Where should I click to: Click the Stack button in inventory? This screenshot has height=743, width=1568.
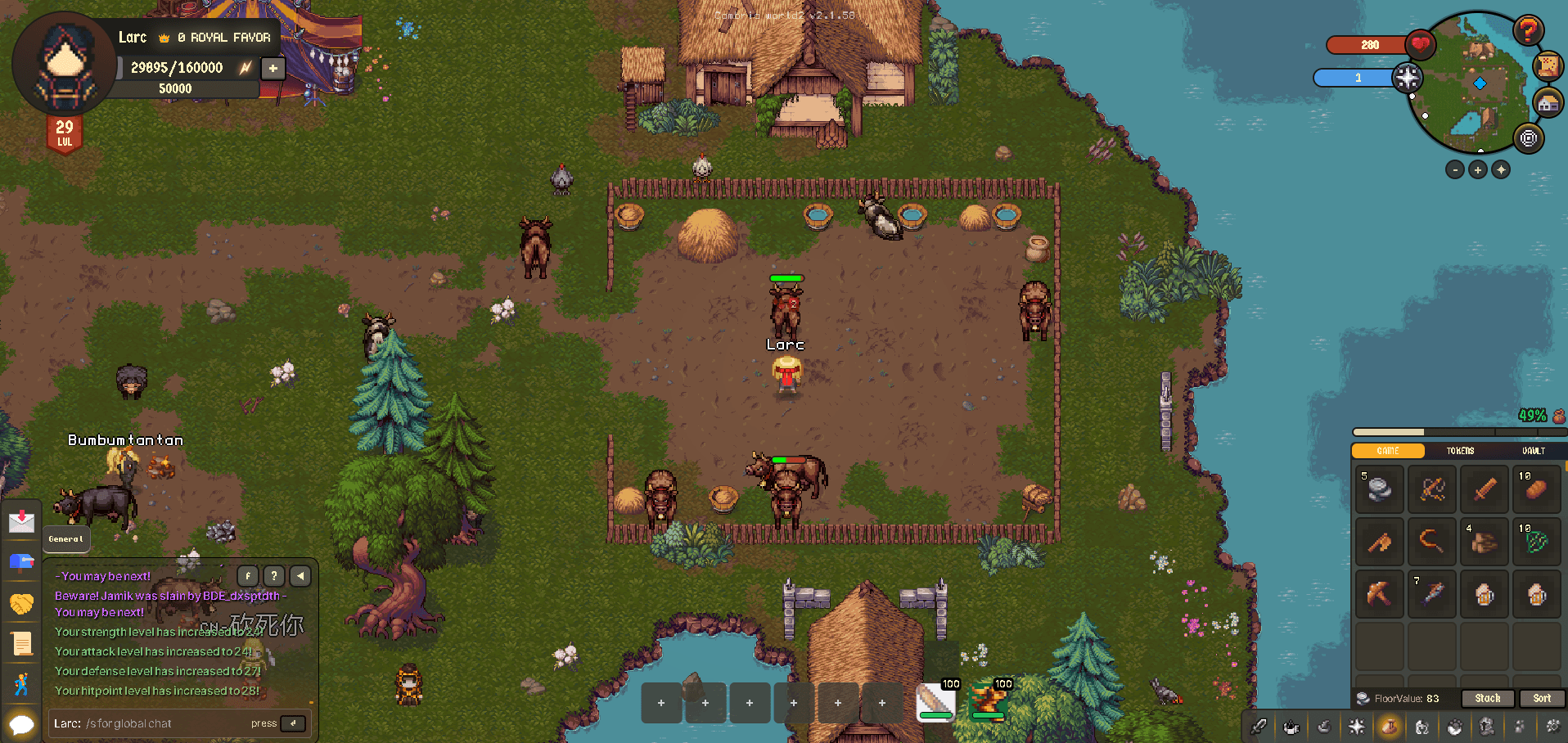click(1487, 698)
